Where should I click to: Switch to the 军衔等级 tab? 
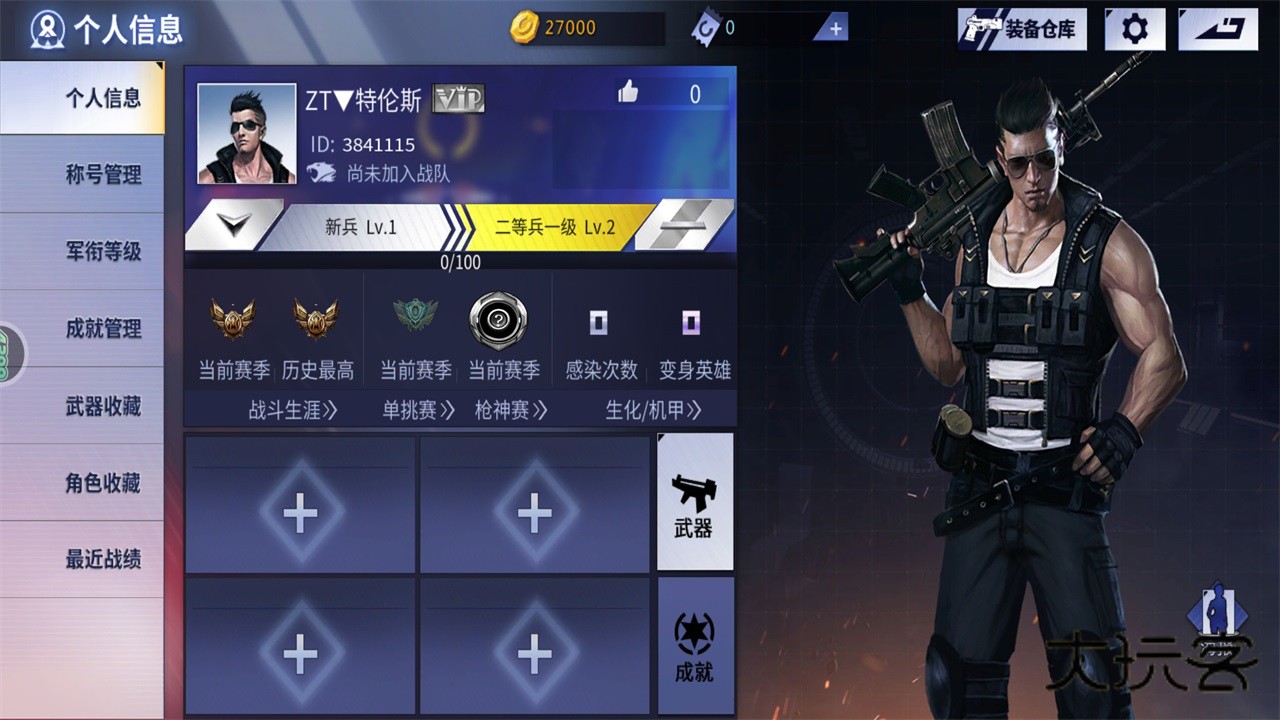(x=103, y=252)
